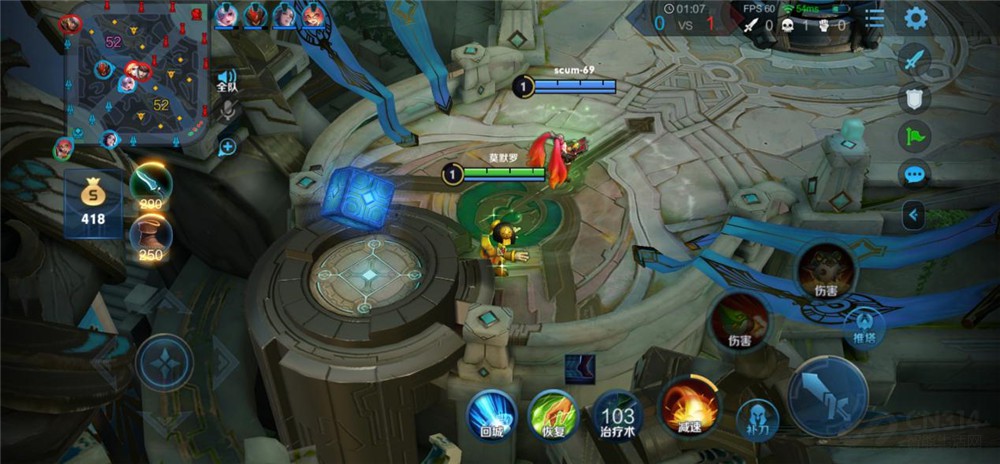Send the green flag gather signal
This screenshot has height=464, width=1000.
click(x=914, y=136)
